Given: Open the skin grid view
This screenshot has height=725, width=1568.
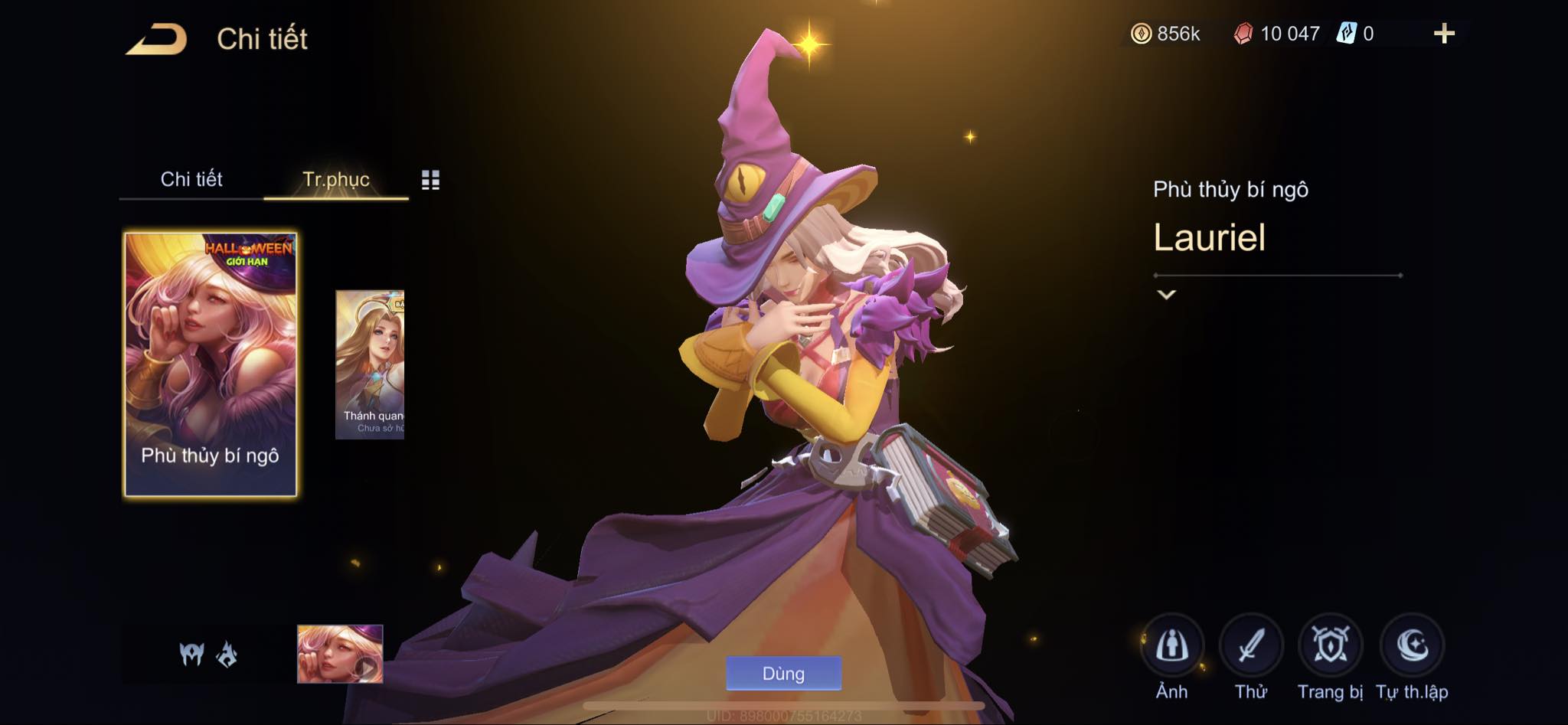Looking at the screenshot, I should 430,180.
